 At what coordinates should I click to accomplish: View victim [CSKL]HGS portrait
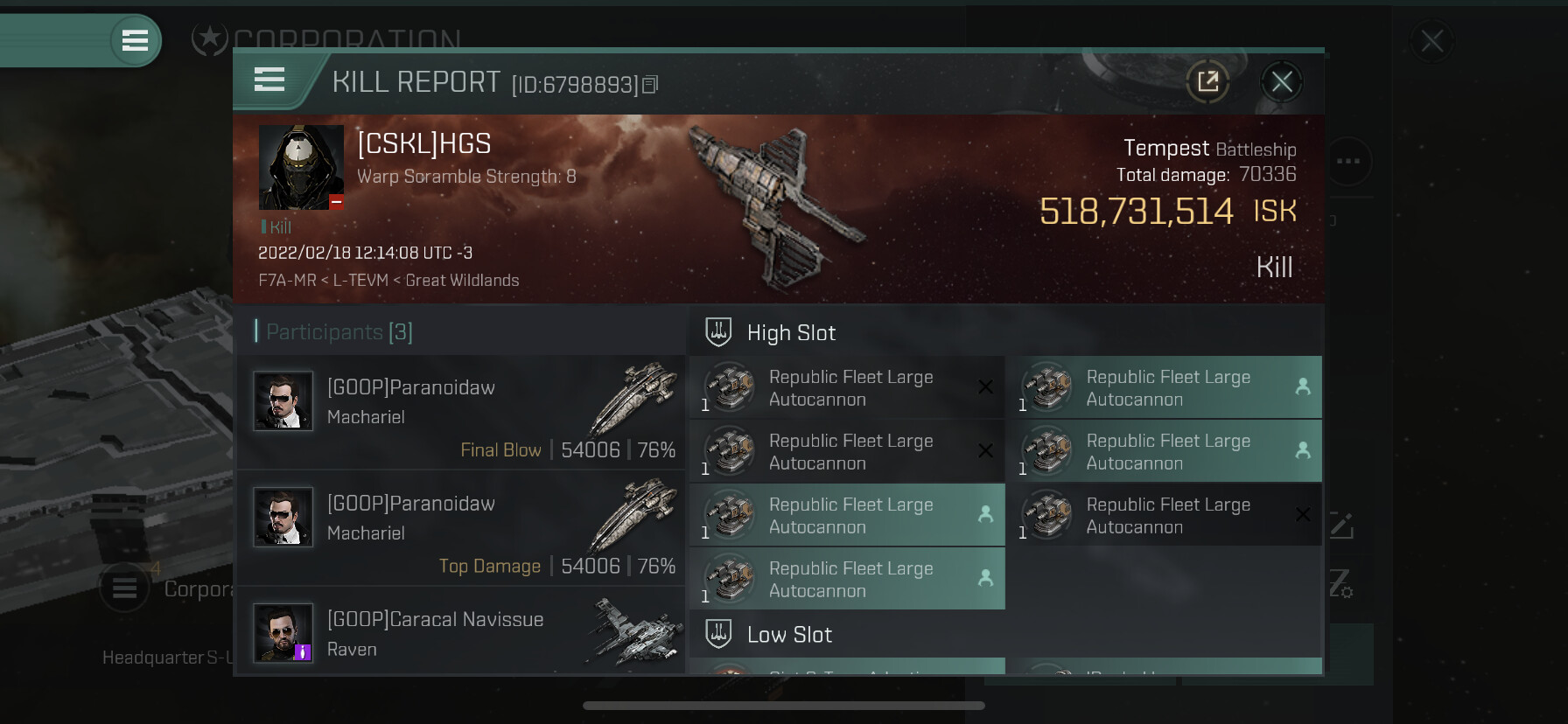pos(301,167)
